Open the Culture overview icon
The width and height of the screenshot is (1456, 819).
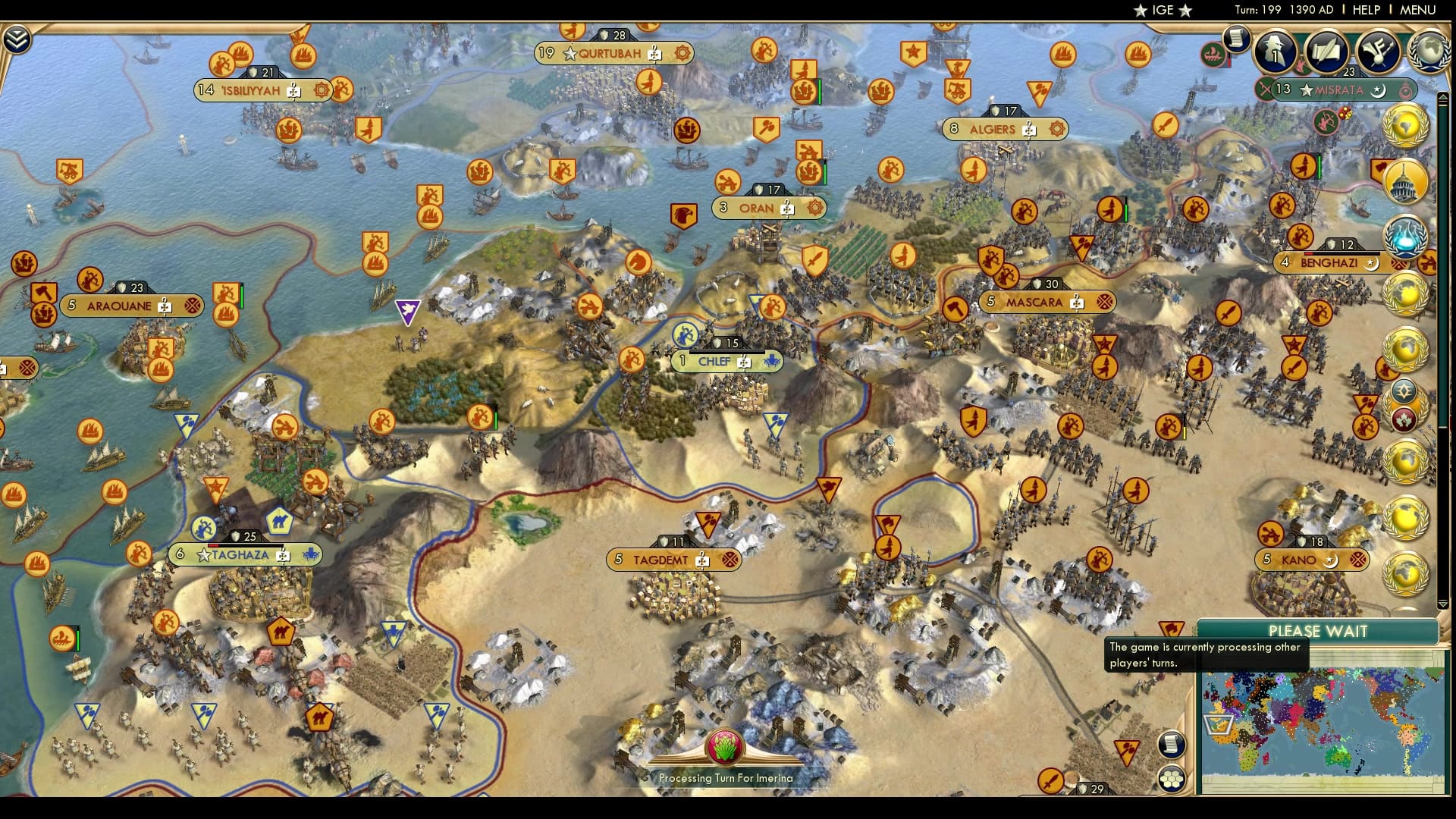(1378, 52)
